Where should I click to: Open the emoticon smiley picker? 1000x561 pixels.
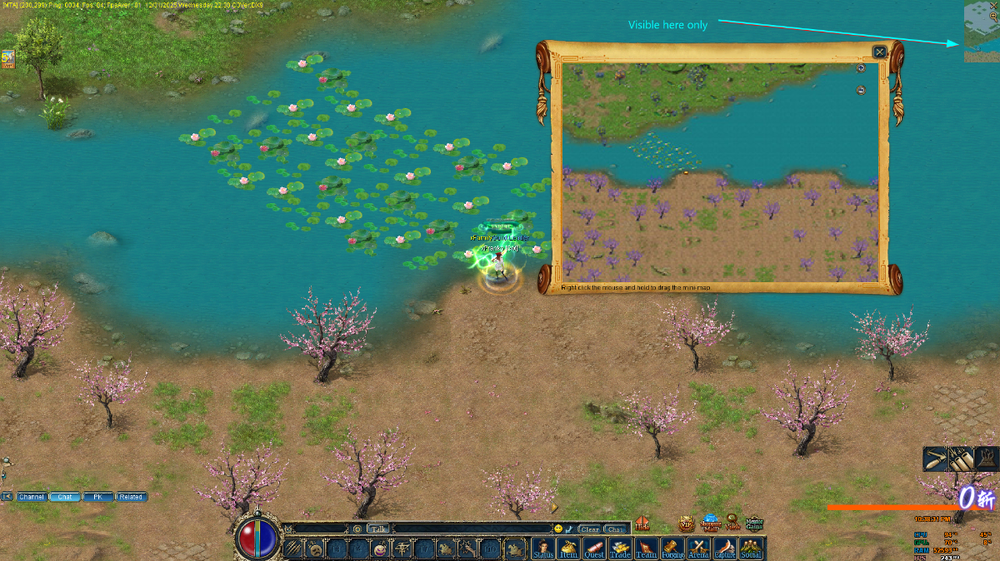[558, 529]
